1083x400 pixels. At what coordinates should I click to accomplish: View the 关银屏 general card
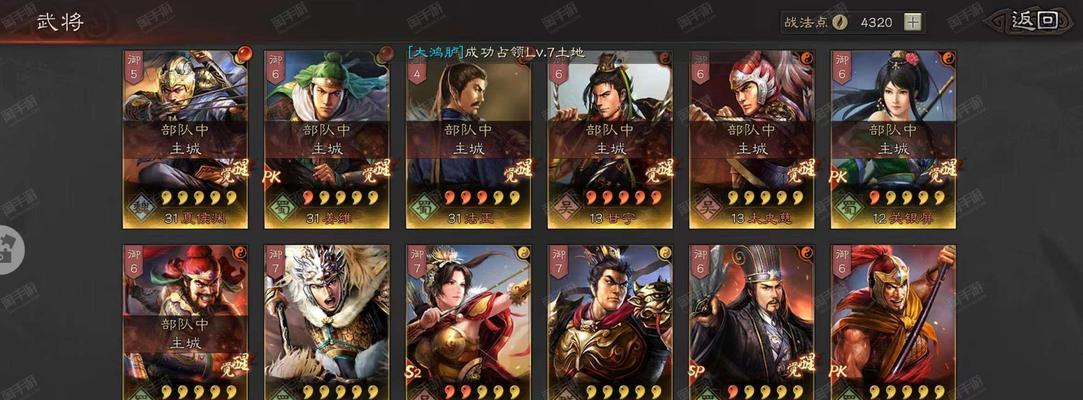pos(893,138)
